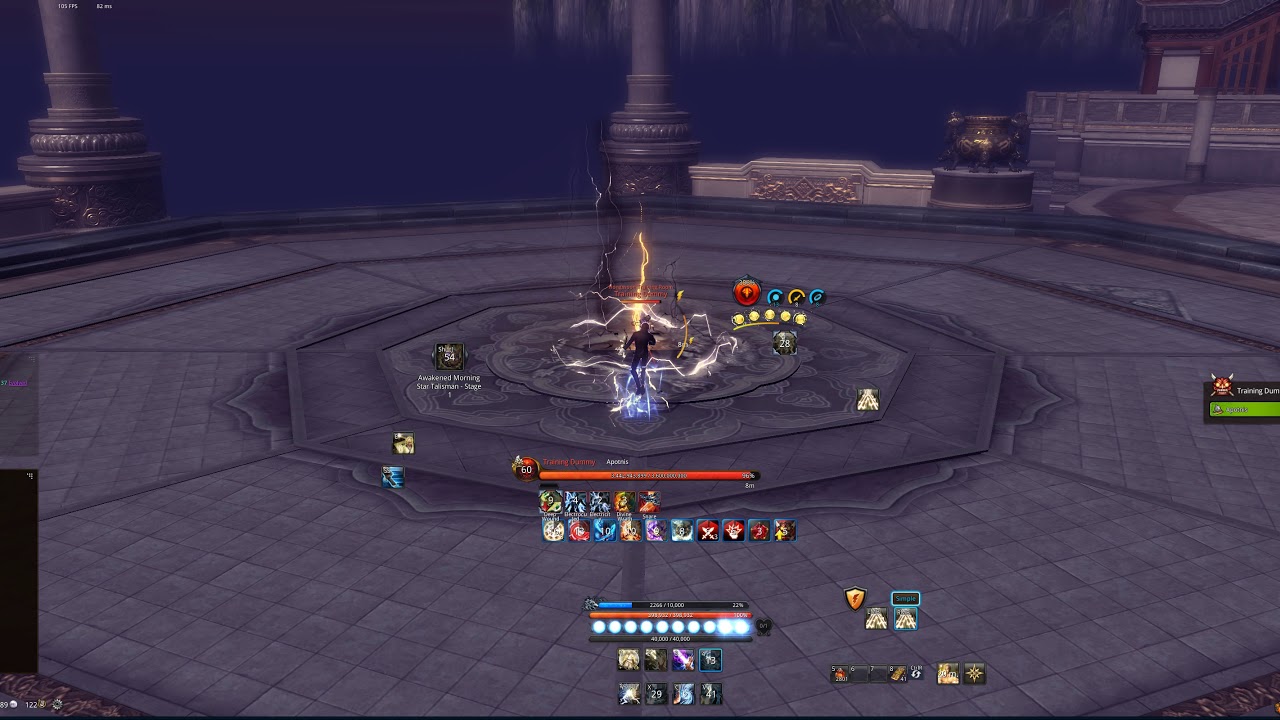Viewport: 1280px width, 720px height.
Task: Click the orange lightning shield icon
Action: click(855, 599)
